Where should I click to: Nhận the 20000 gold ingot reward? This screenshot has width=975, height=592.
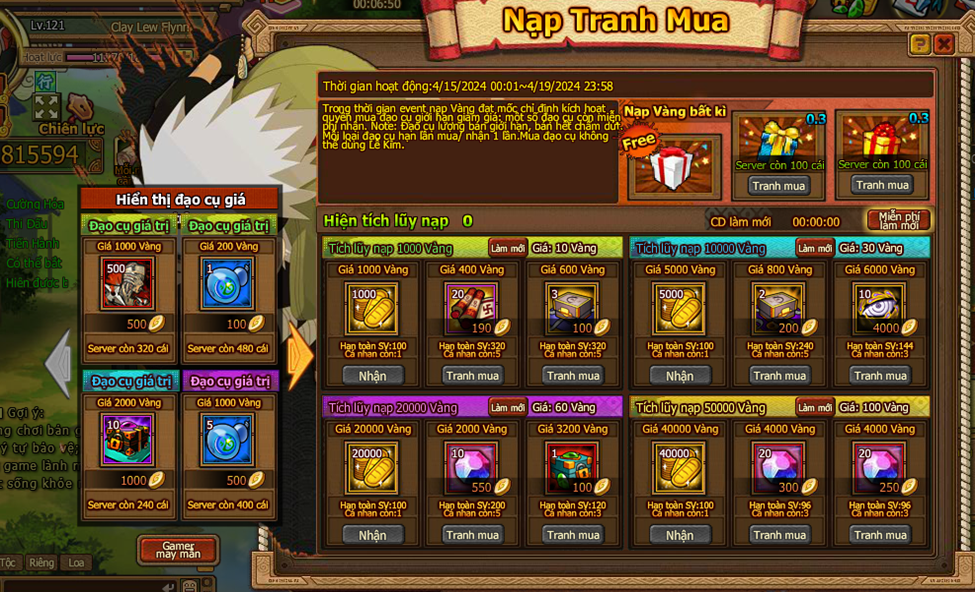coord(372,535)
